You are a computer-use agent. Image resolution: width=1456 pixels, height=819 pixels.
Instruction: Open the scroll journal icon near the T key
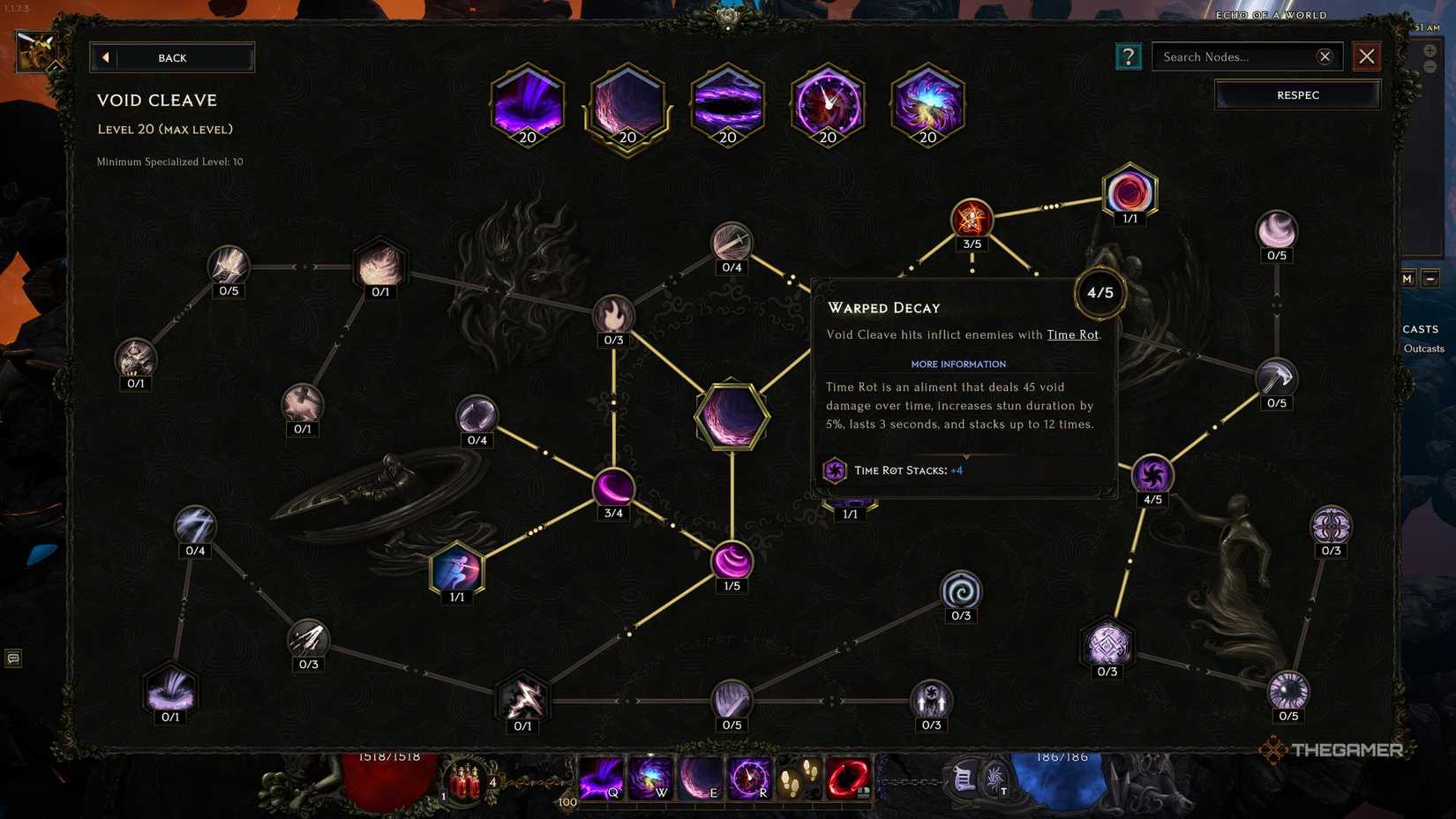(964, 777)
